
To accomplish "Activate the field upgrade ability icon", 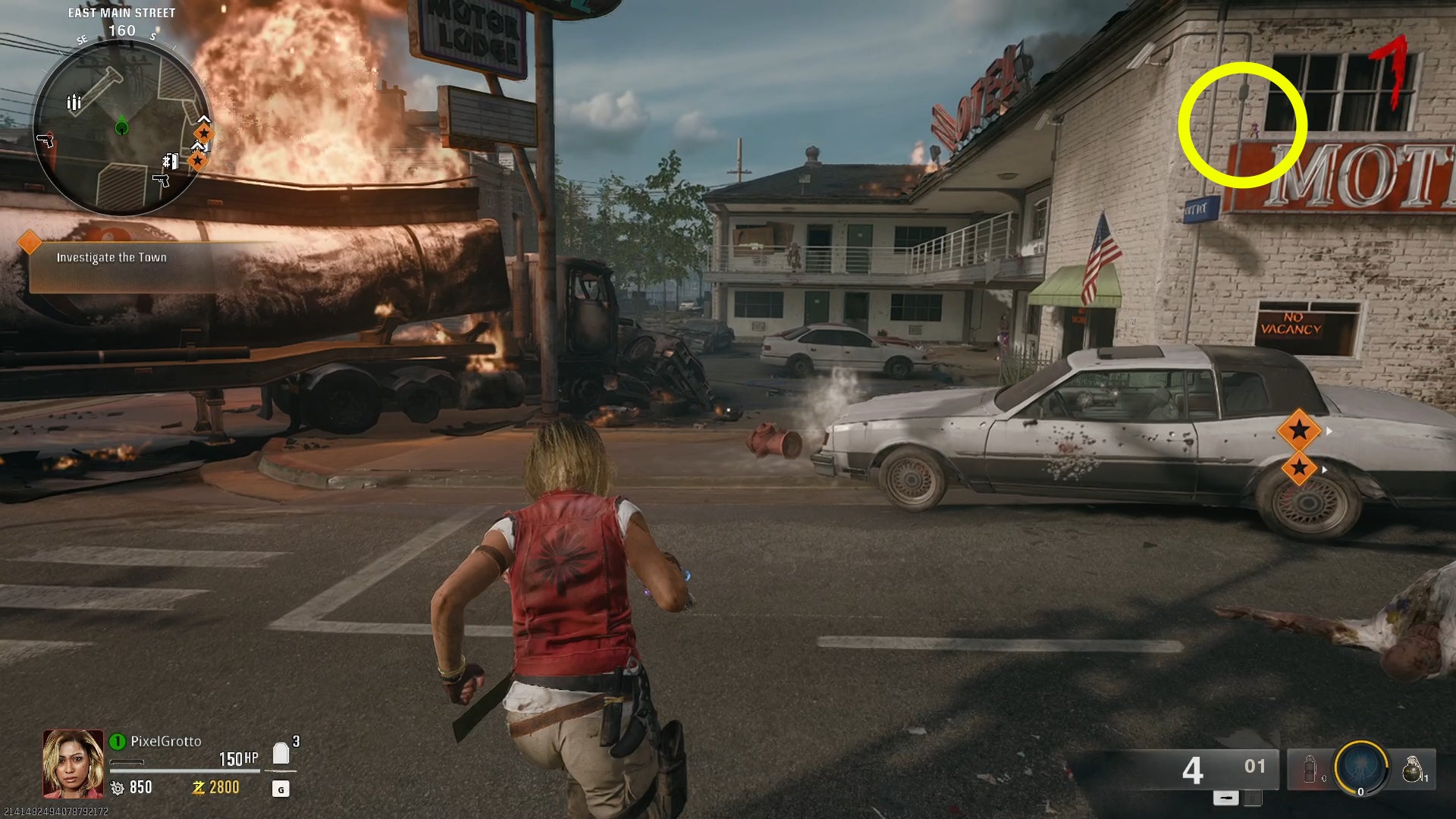I will [1360, 768].
